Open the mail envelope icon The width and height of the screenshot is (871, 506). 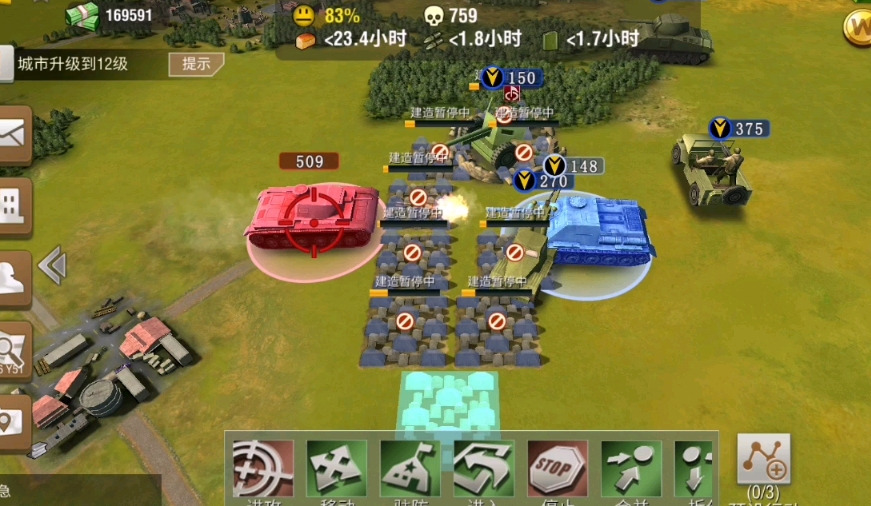pos(14,134)
